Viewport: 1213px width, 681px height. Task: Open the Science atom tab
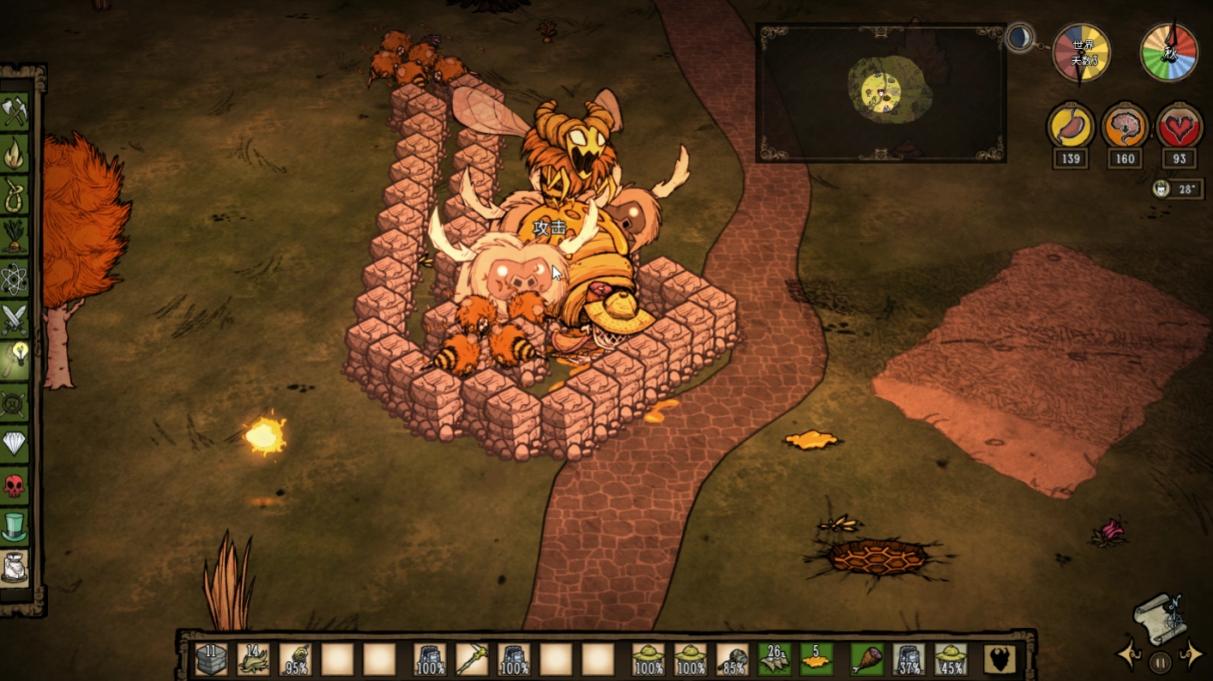[x=14, y=278]
